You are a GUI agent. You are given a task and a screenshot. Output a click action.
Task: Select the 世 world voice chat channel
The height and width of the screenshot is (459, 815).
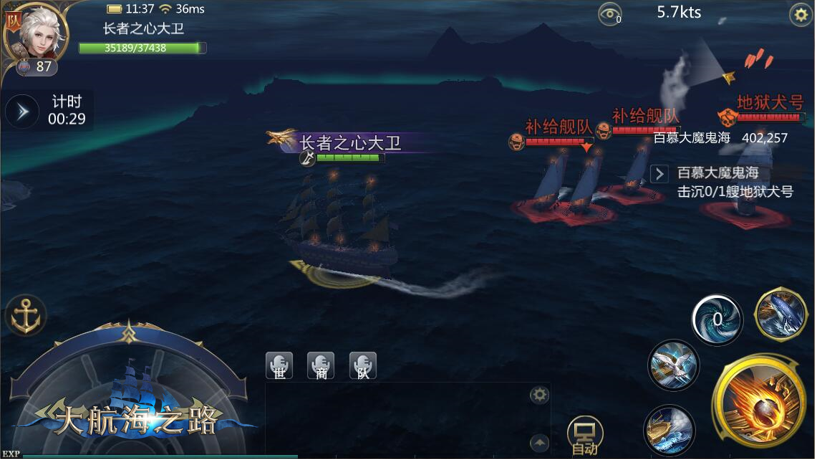(x=279, y=365)
